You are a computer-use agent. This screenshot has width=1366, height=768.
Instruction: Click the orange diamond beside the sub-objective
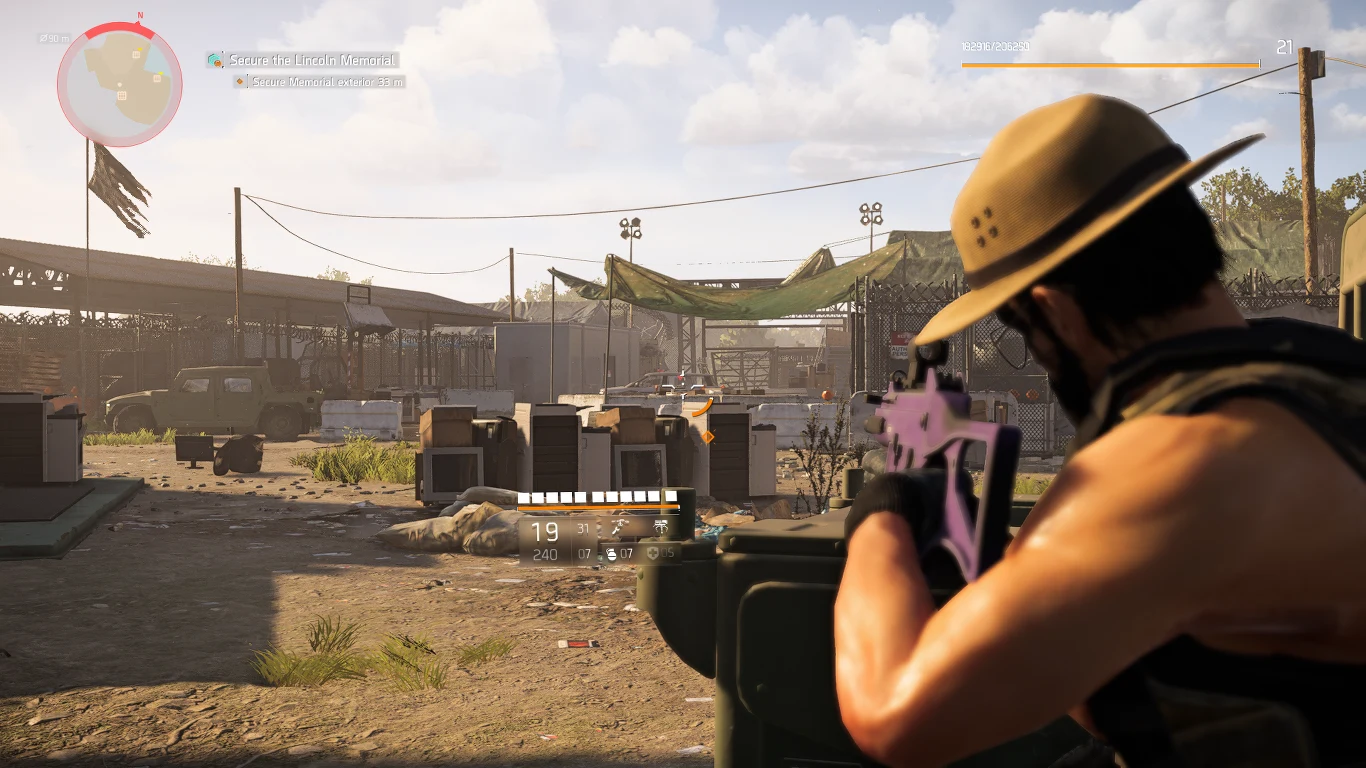tap(237, 82)
